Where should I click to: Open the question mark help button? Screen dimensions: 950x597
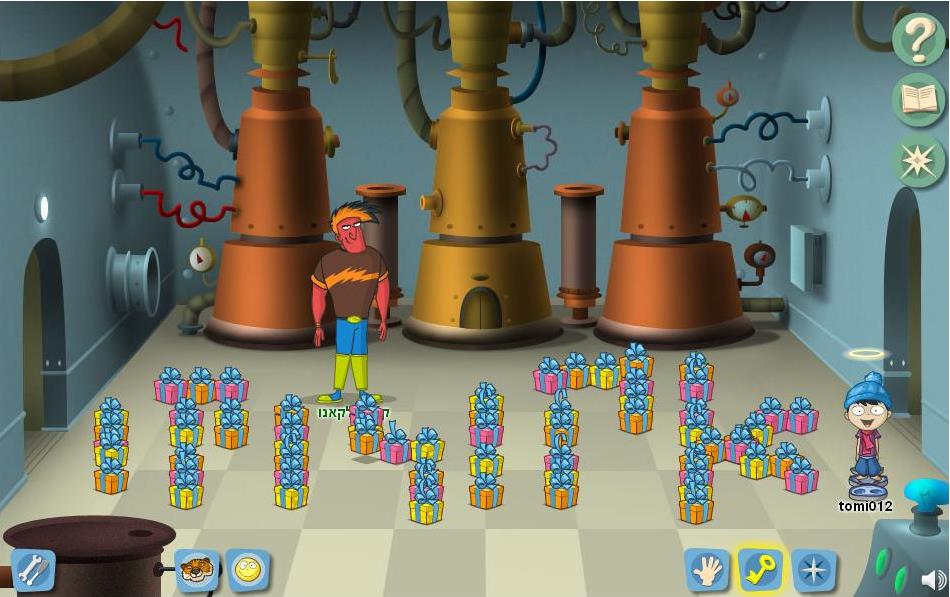(919, 41)
